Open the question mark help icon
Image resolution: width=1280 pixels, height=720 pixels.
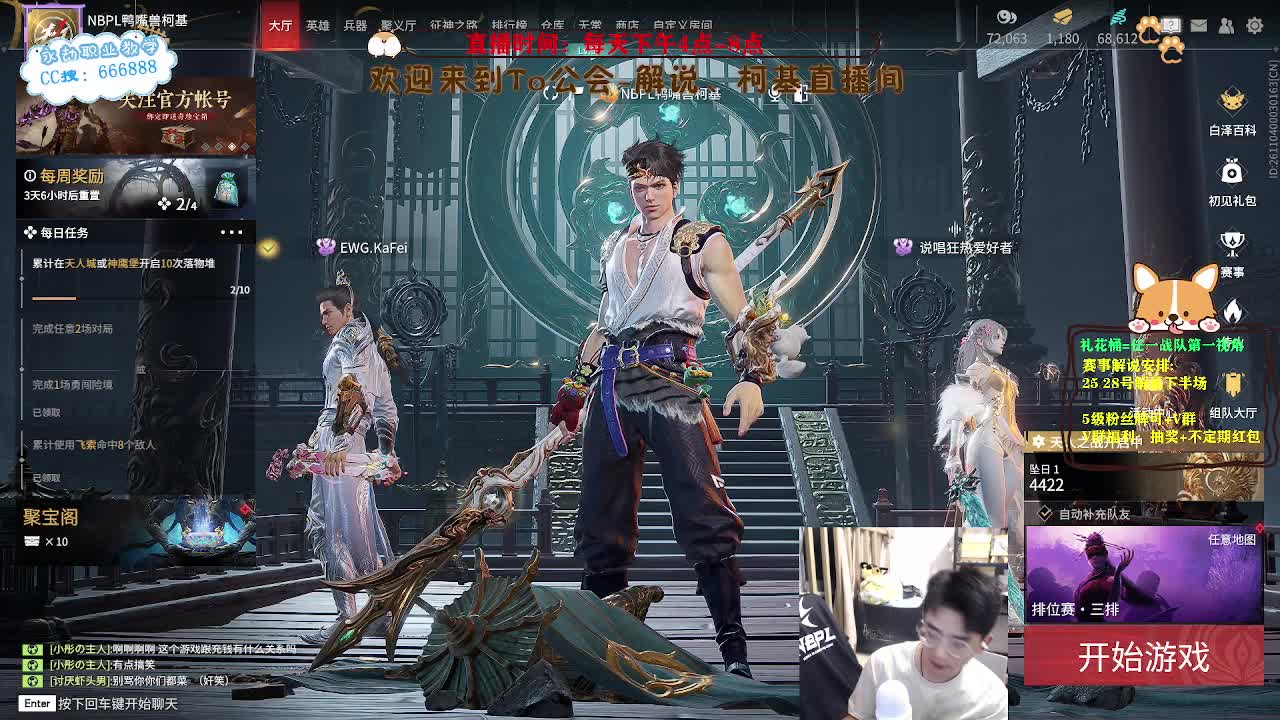tap(1171, 24)
